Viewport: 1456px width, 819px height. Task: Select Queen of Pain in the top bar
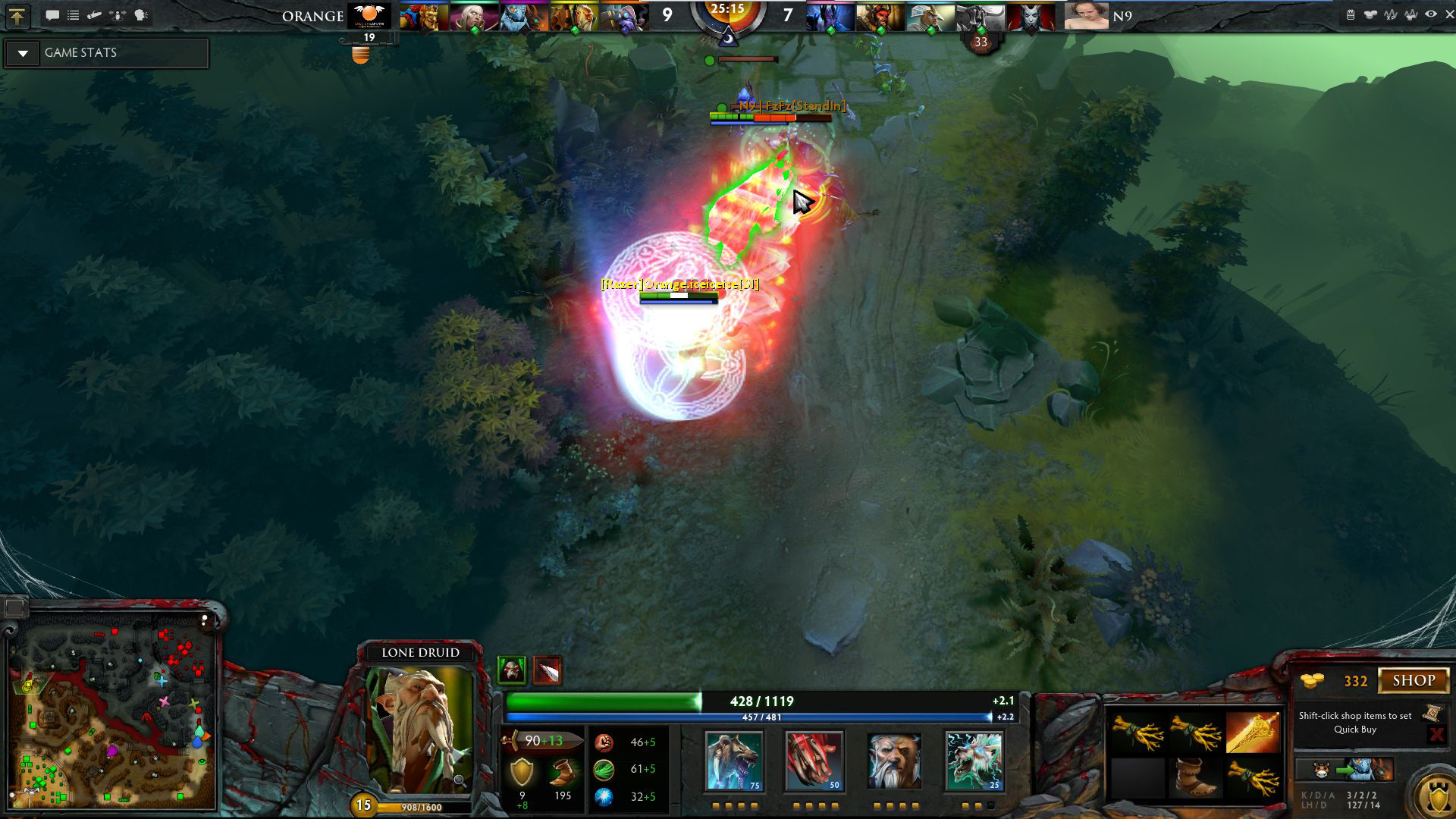click(1031, 17)
